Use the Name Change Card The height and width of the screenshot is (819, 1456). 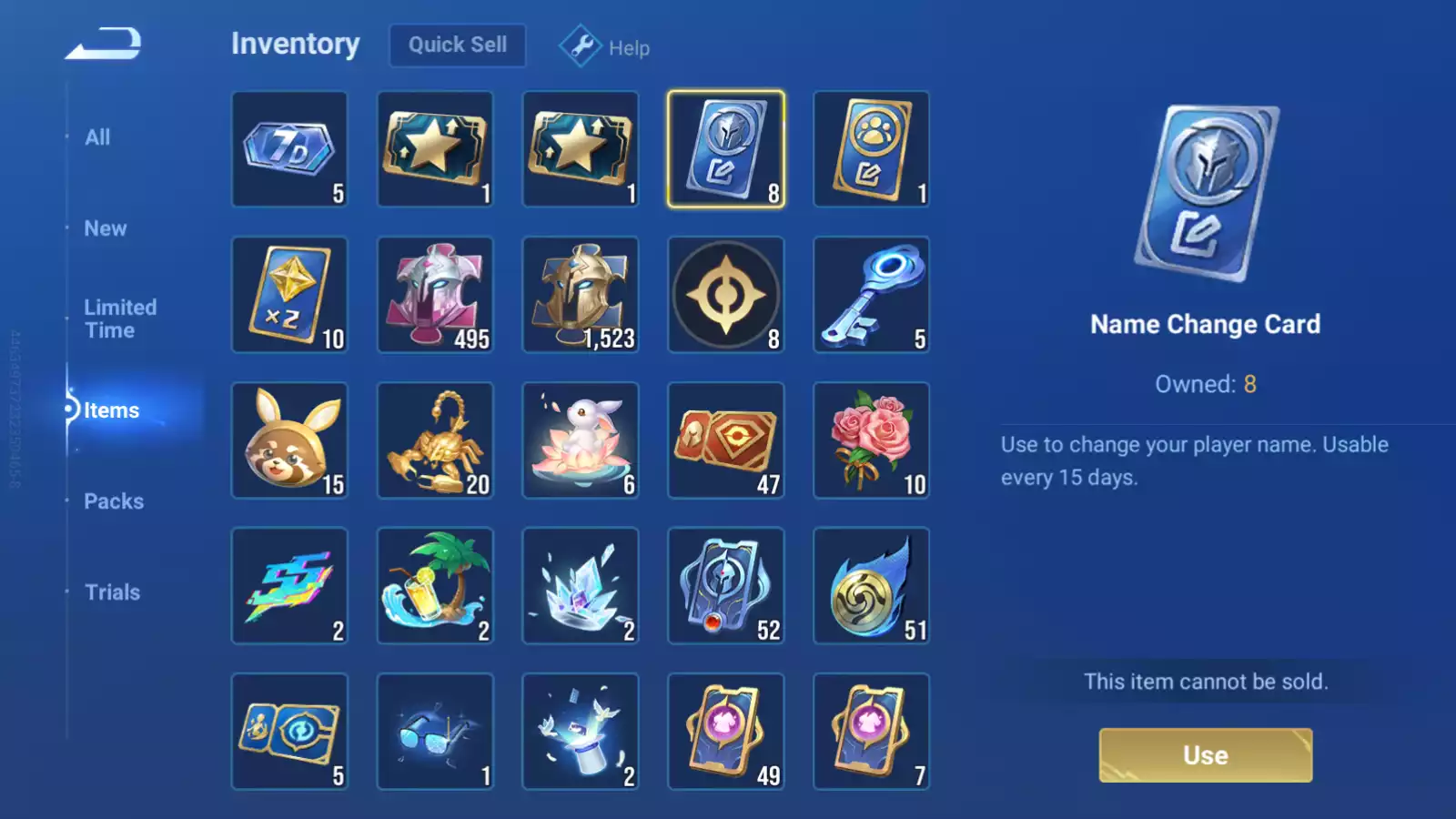1205,755
